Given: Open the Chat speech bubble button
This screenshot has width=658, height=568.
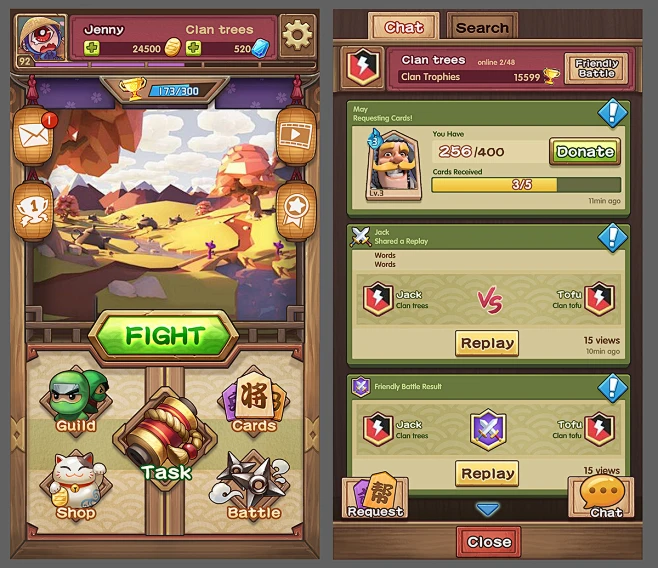Looking at the screenshot, I should (606, 497).
